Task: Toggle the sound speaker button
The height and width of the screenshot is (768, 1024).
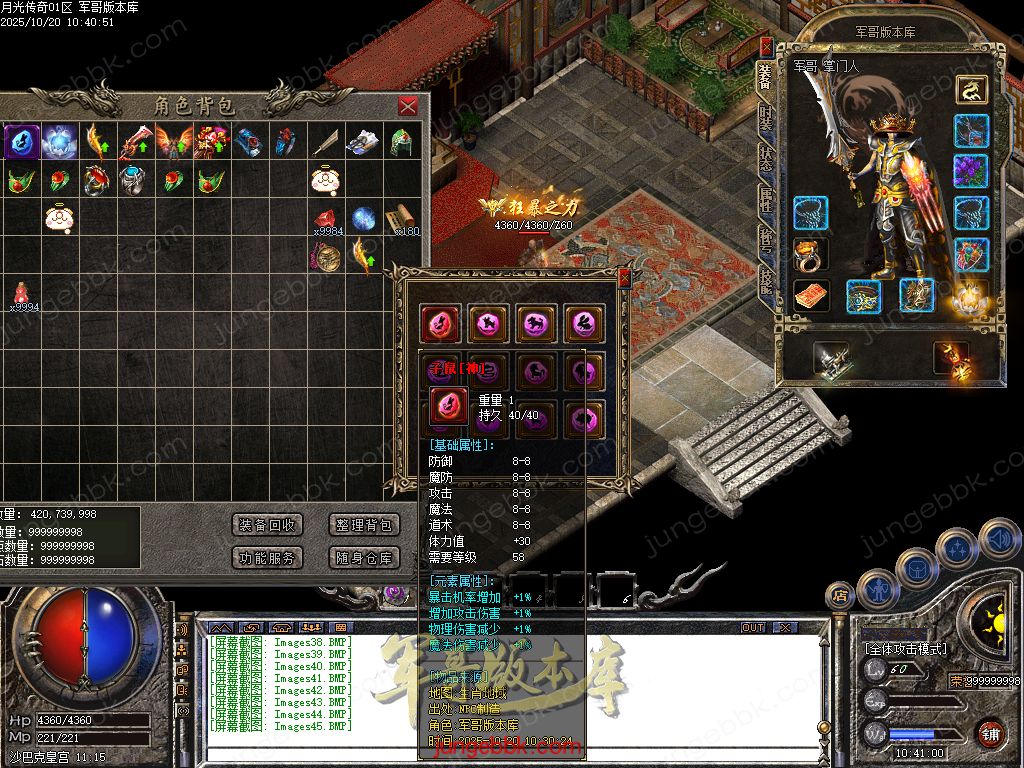Action: tap(999, 540)
